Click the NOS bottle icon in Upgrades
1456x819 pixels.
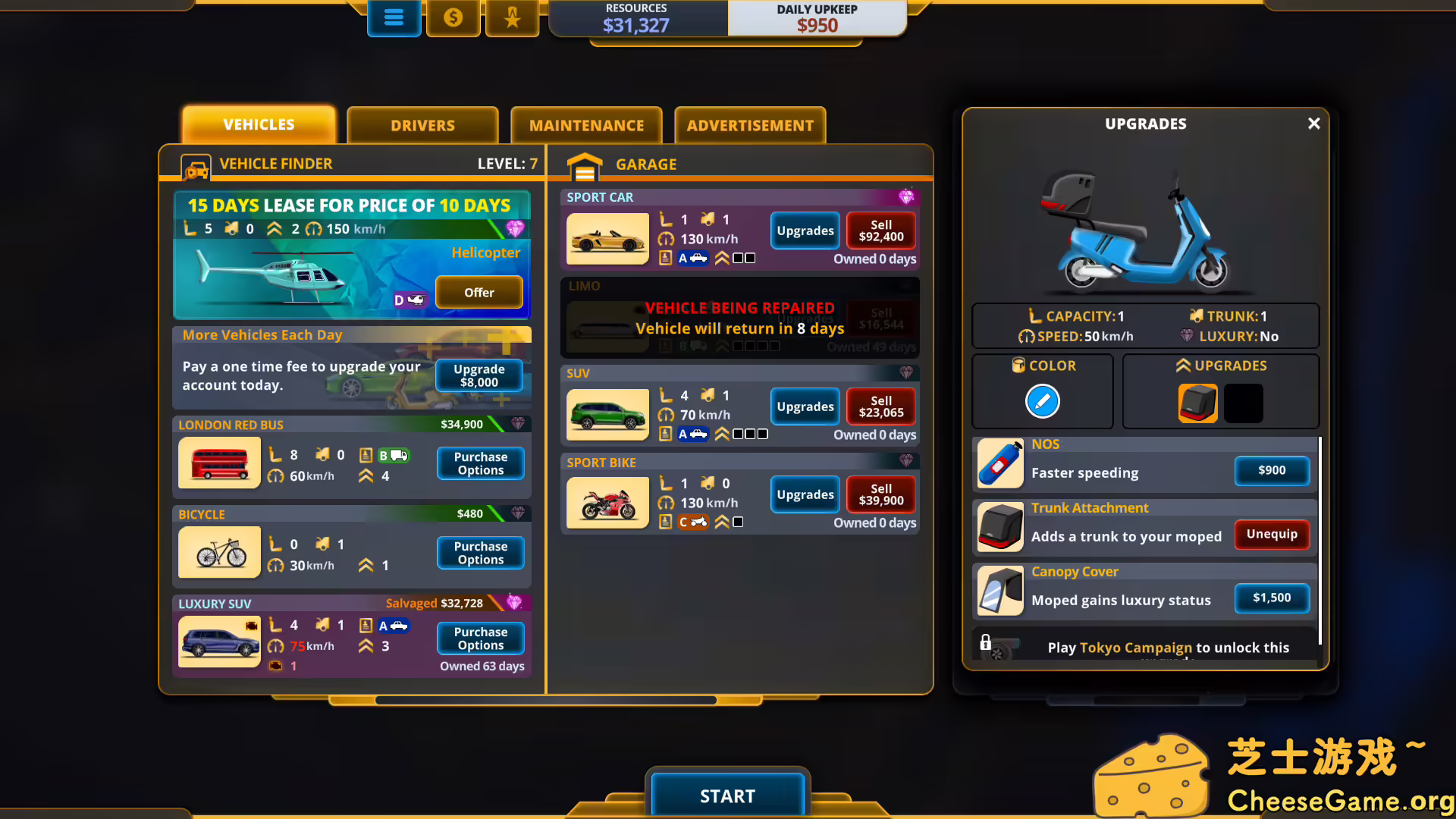[1000, 463]
